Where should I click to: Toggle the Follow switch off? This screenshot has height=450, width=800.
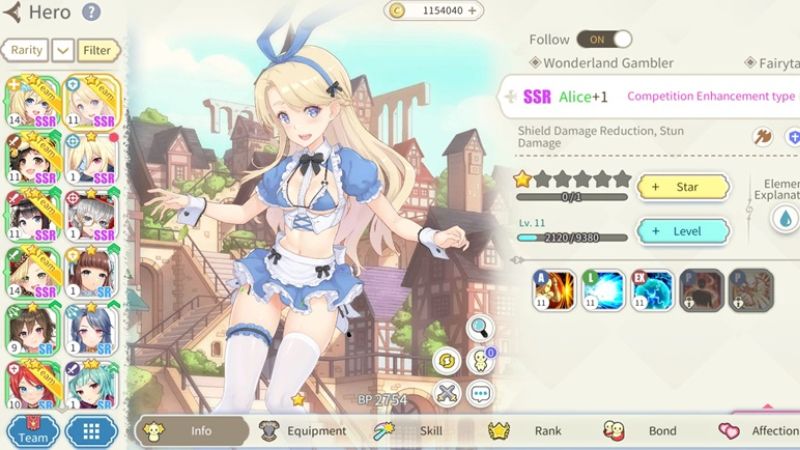pos(608,39)
